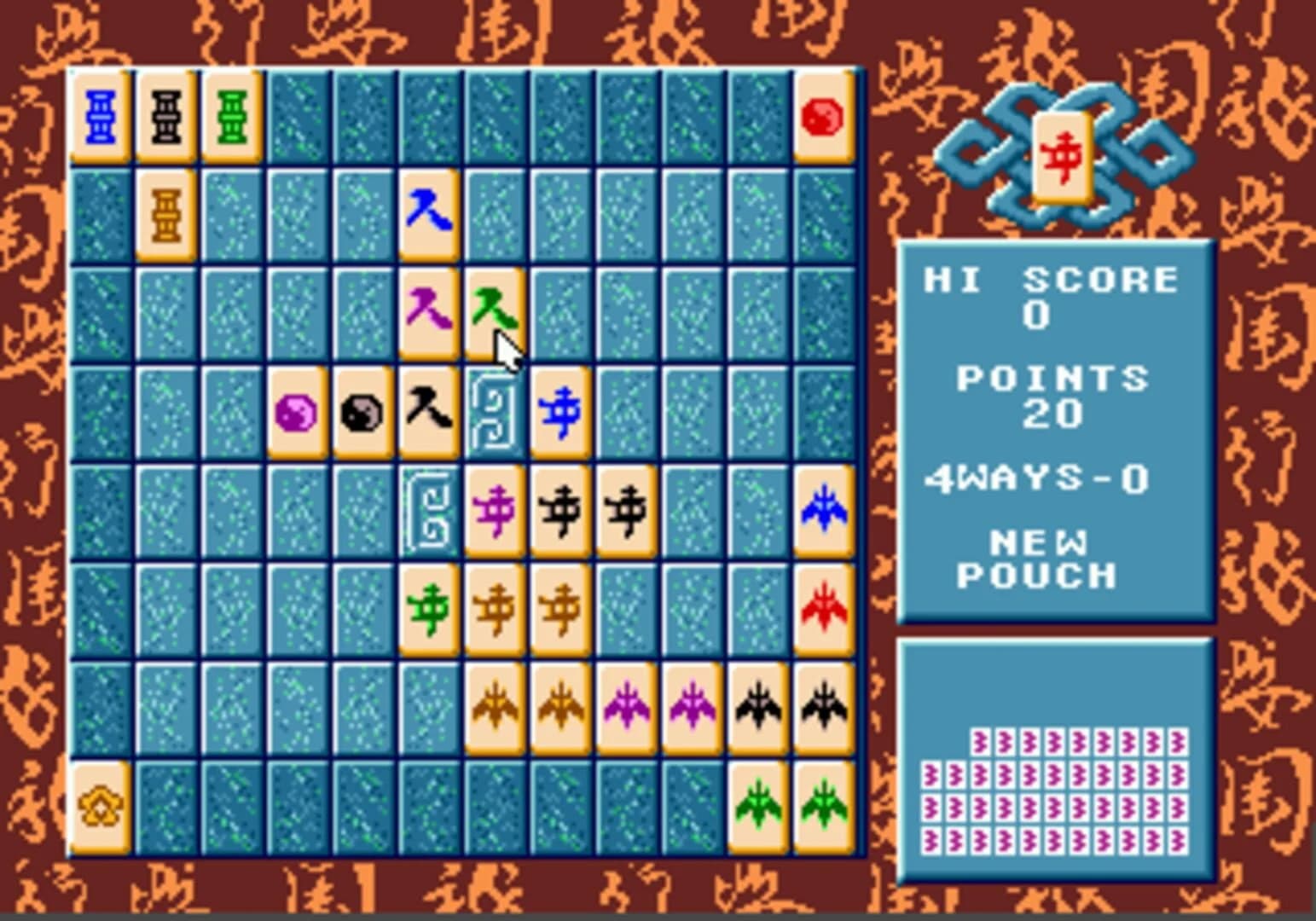This screenshot has width=1316, height=921.
Task: Pick the orange bamboo tile in second row
Action: click(166, 213)
